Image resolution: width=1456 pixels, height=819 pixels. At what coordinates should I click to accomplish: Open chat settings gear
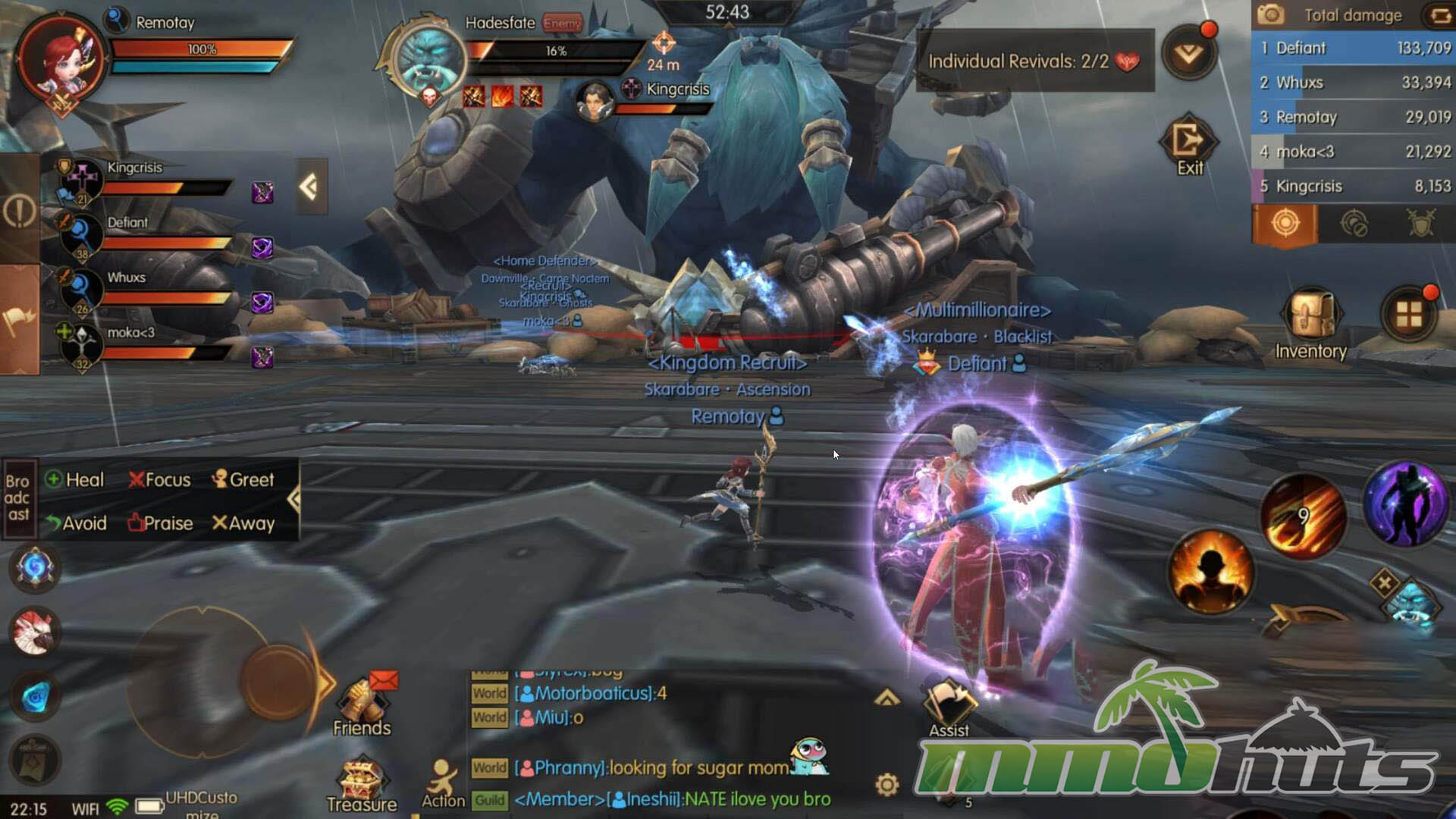(886, 784)
